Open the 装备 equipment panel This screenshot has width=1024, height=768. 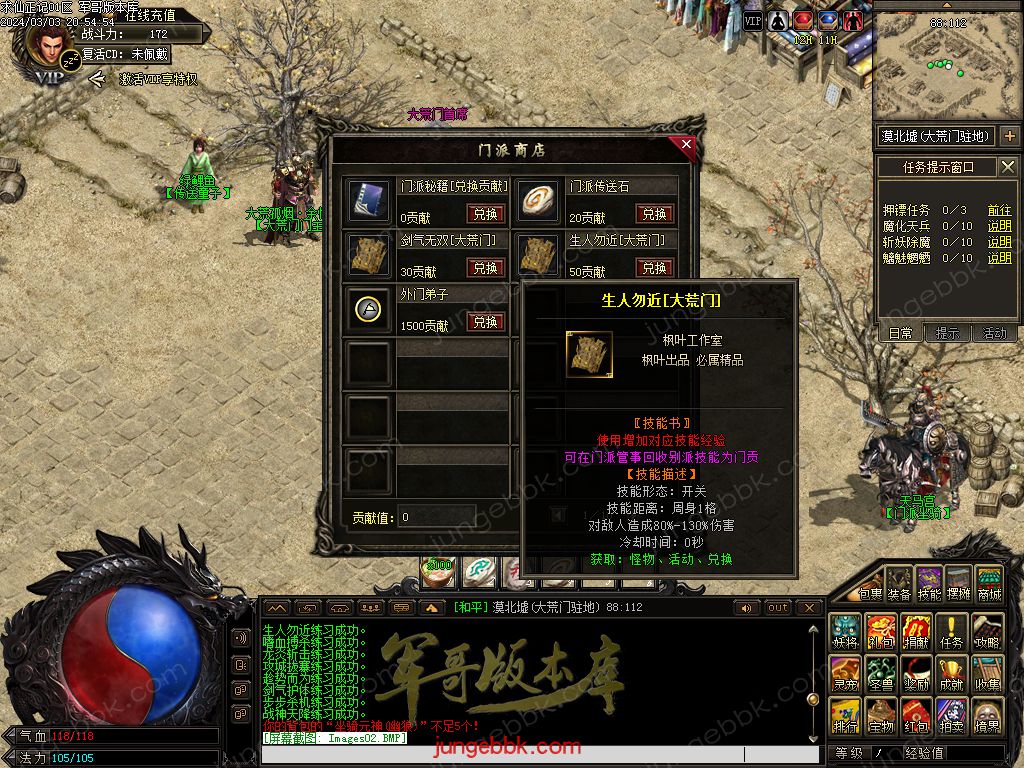[900, 582]
